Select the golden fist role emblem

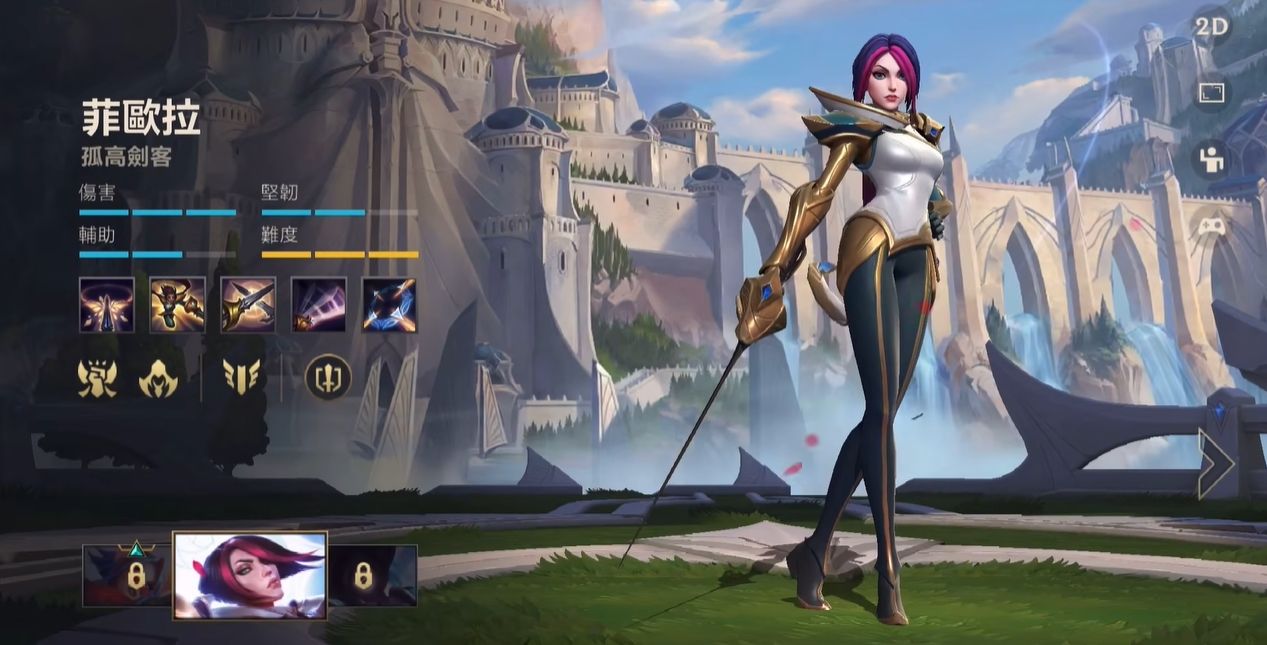[97, 378]
